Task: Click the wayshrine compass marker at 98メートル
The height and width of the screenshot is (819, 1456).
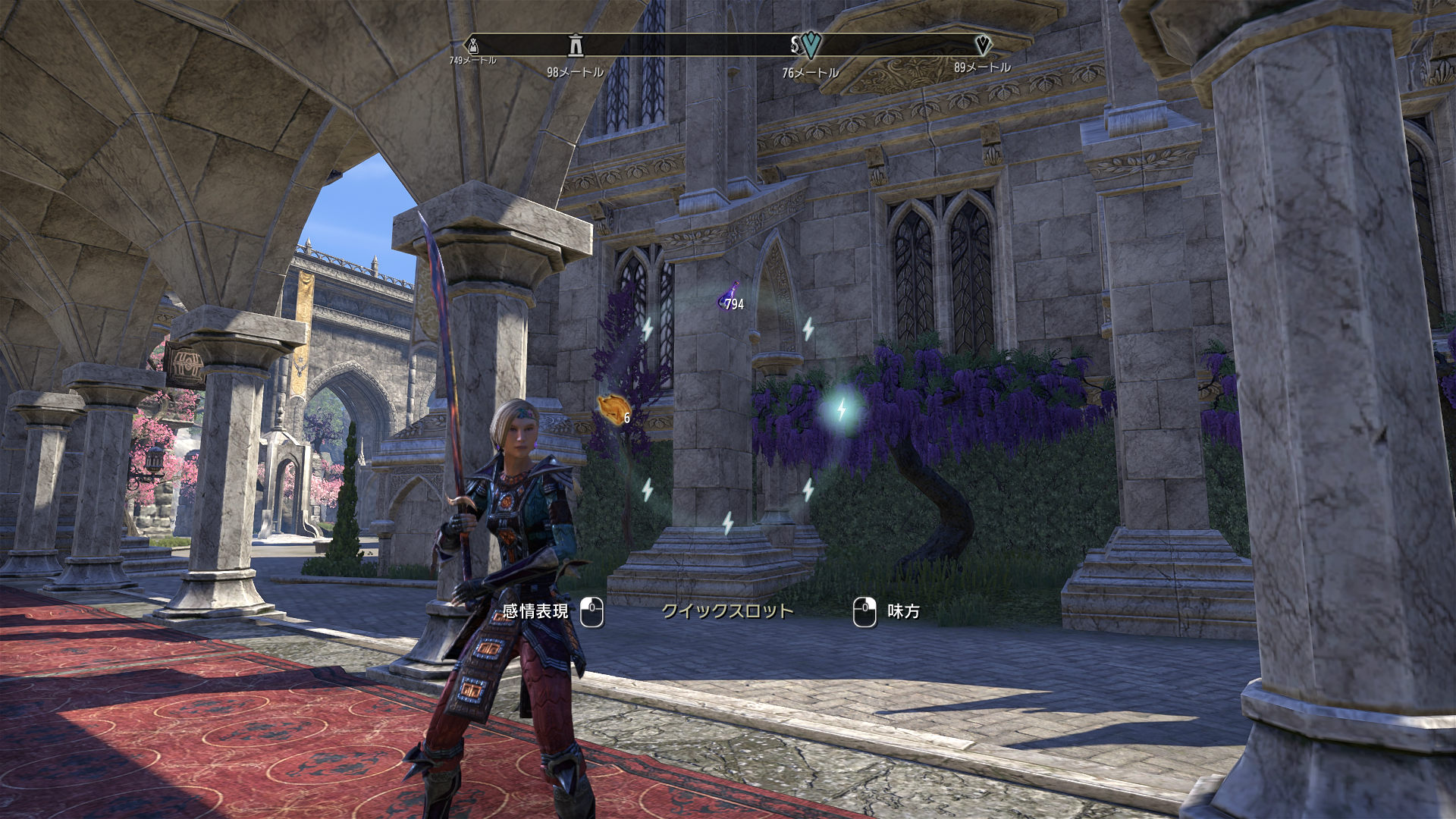Action: pyautogui.click(x=576, y=46)
